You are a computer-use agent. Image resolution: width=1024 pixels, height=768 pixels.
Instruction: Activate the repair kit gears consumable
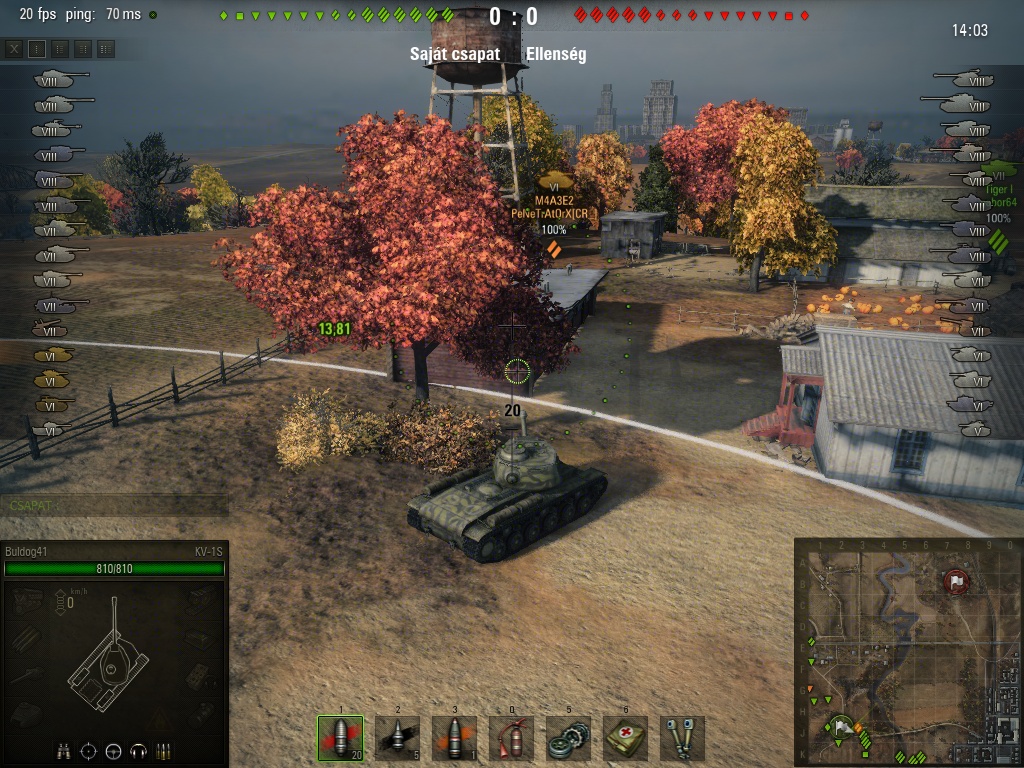568,738
